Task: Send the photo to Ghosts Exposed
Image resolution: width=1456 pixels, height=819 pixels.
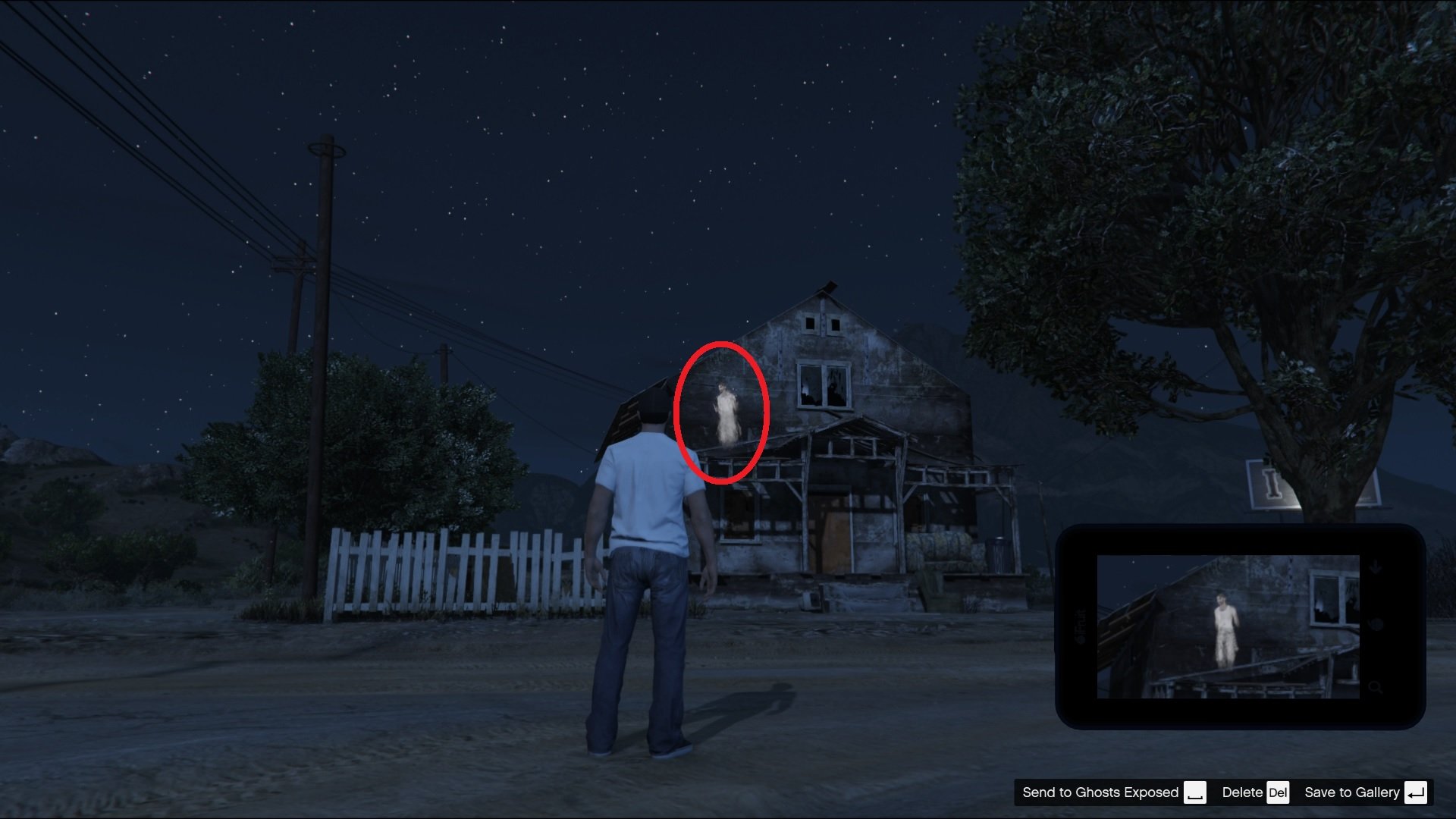Action: tap(1100, 792)
